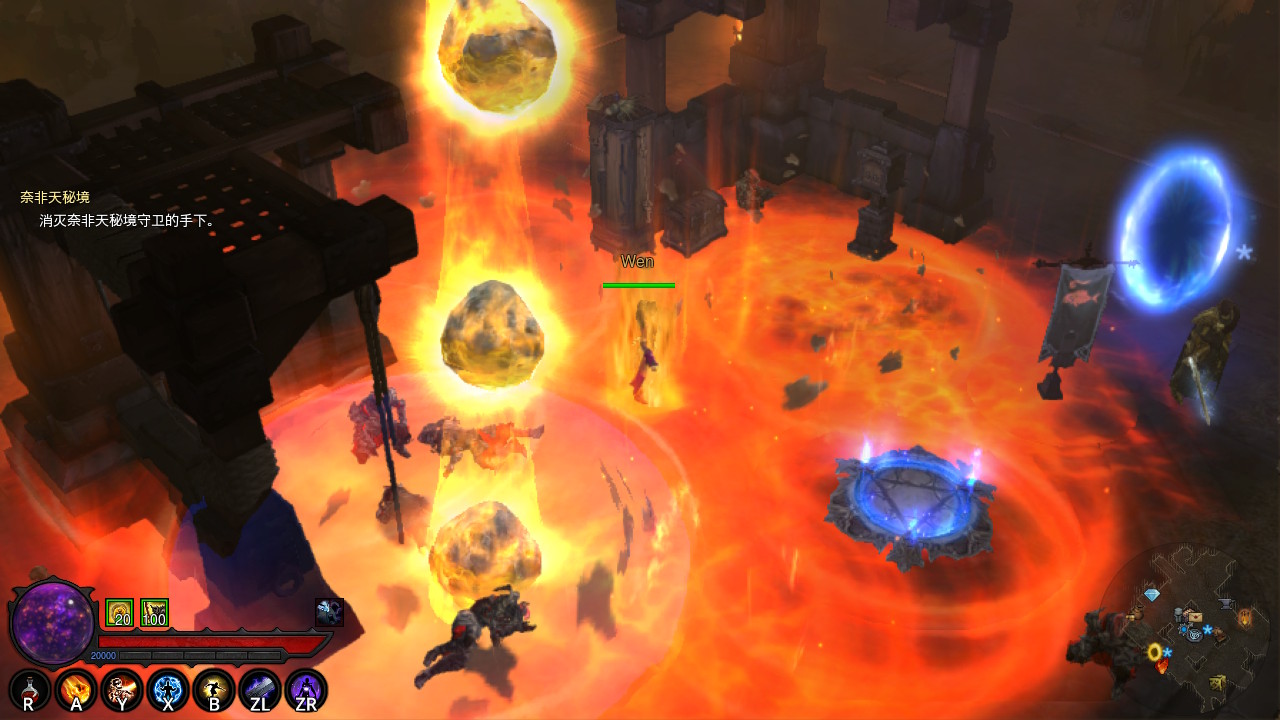Use the red health potion slot
Viewport: 1280px width, 720px height.
[29, 691]
